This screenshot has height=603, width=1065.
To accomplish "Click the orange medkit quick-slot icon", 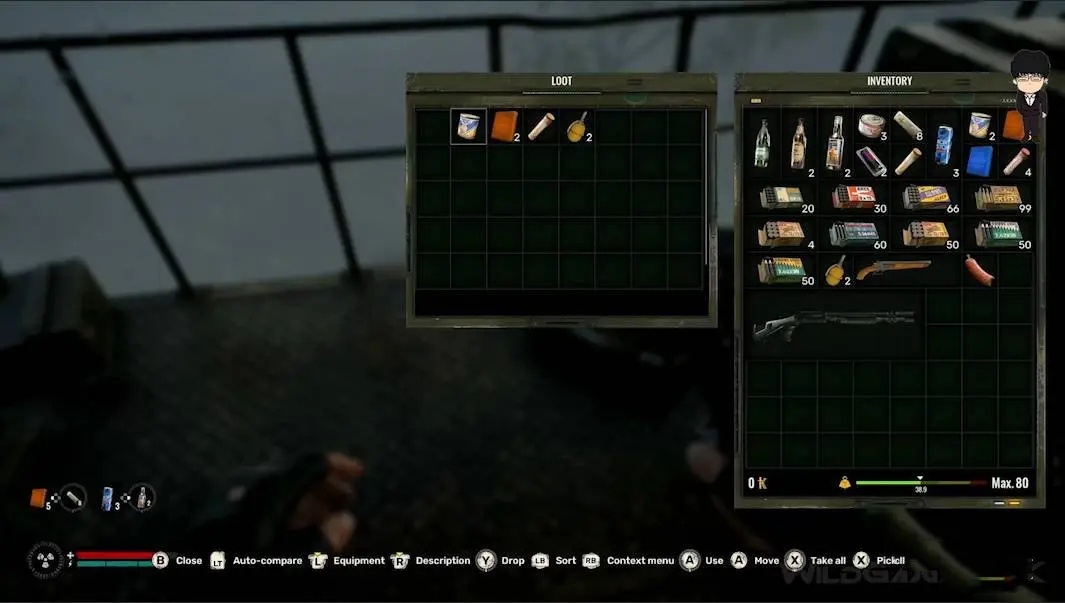I will tap(39, 497).
